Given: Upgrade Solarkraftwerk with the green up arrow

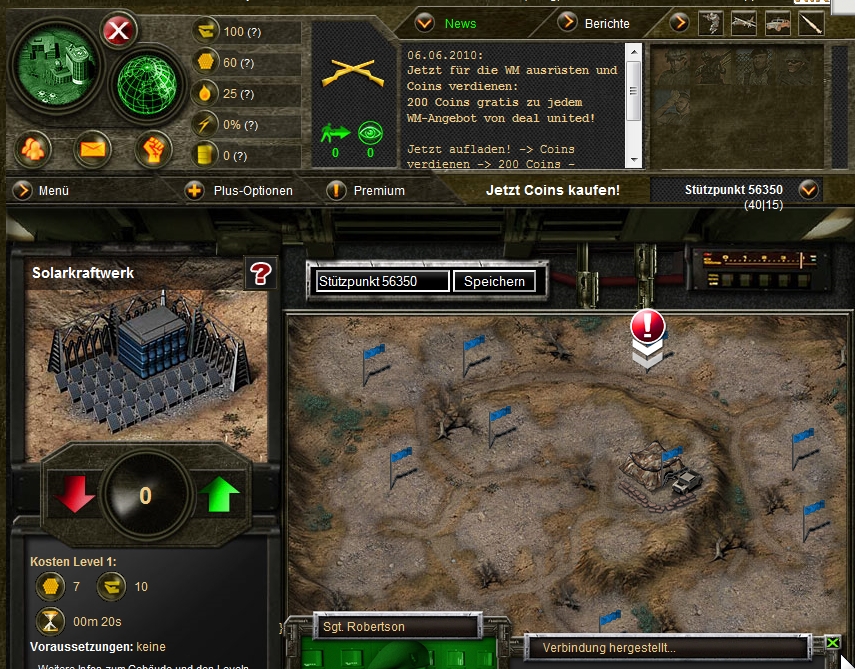Looking at the screenshot, I should point(220,495).
